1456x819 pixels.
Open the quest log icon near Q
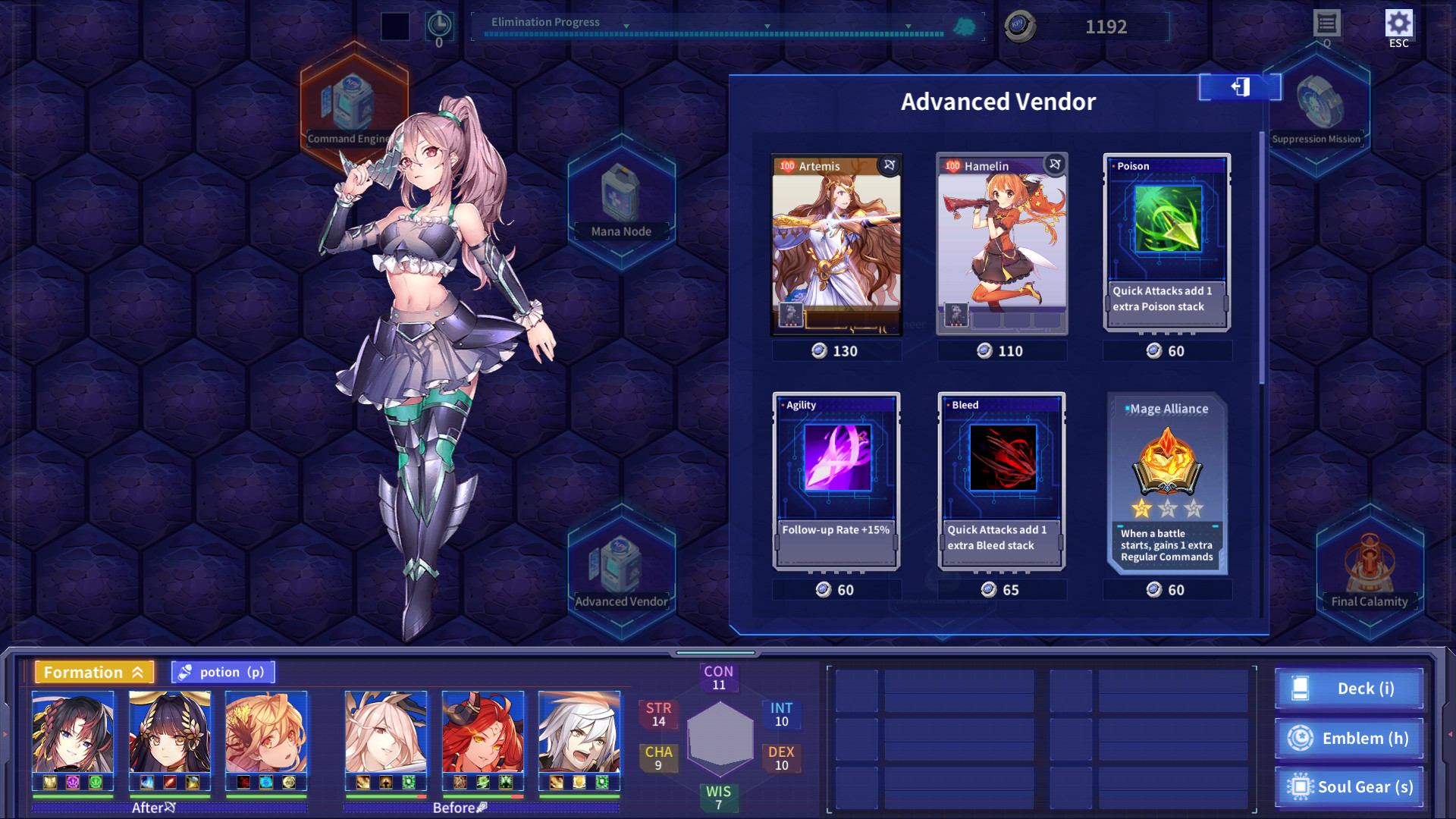click(1328, 24)
